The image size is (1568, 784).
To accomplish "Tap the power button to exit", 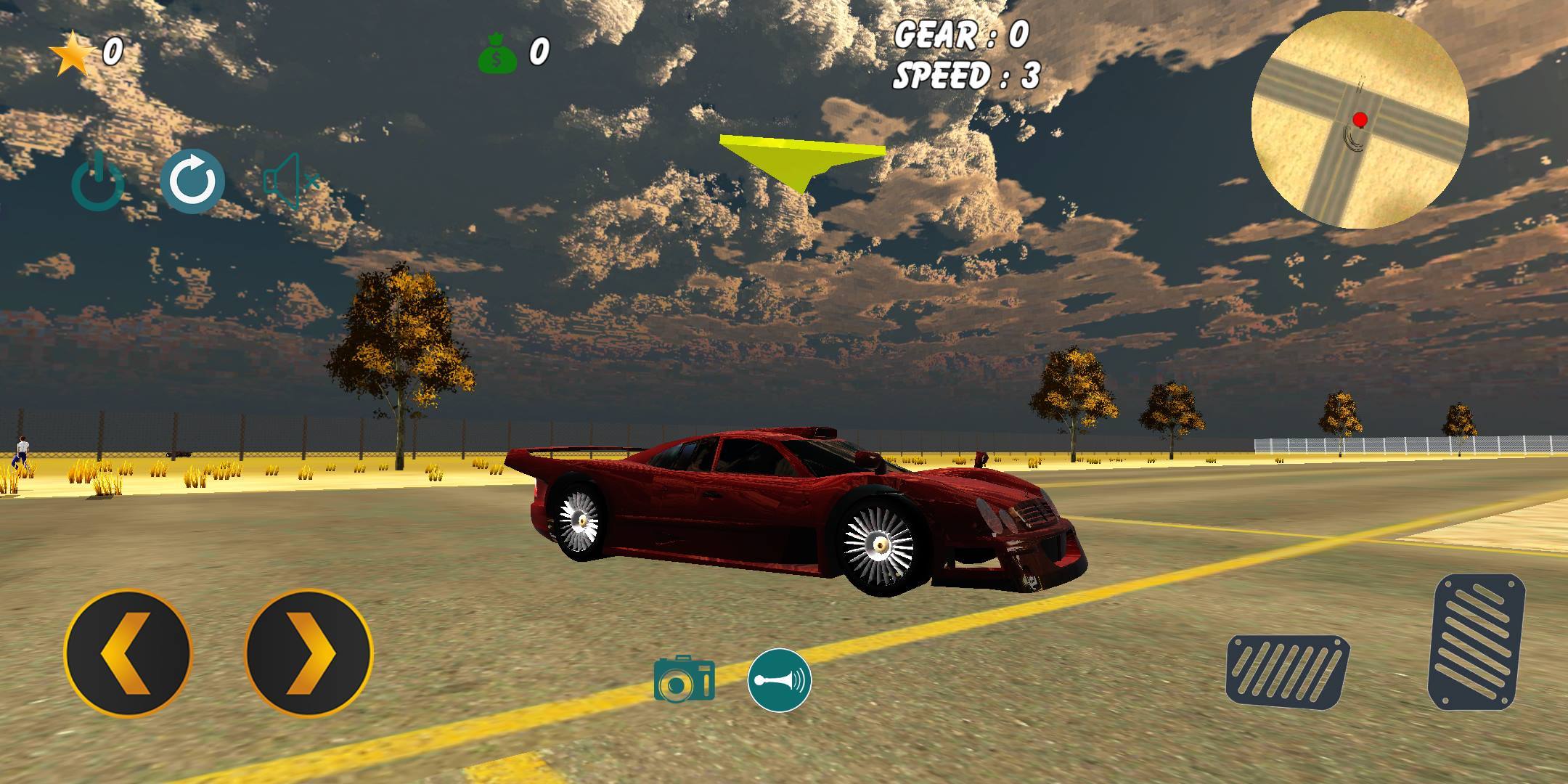I will point(98,183).
